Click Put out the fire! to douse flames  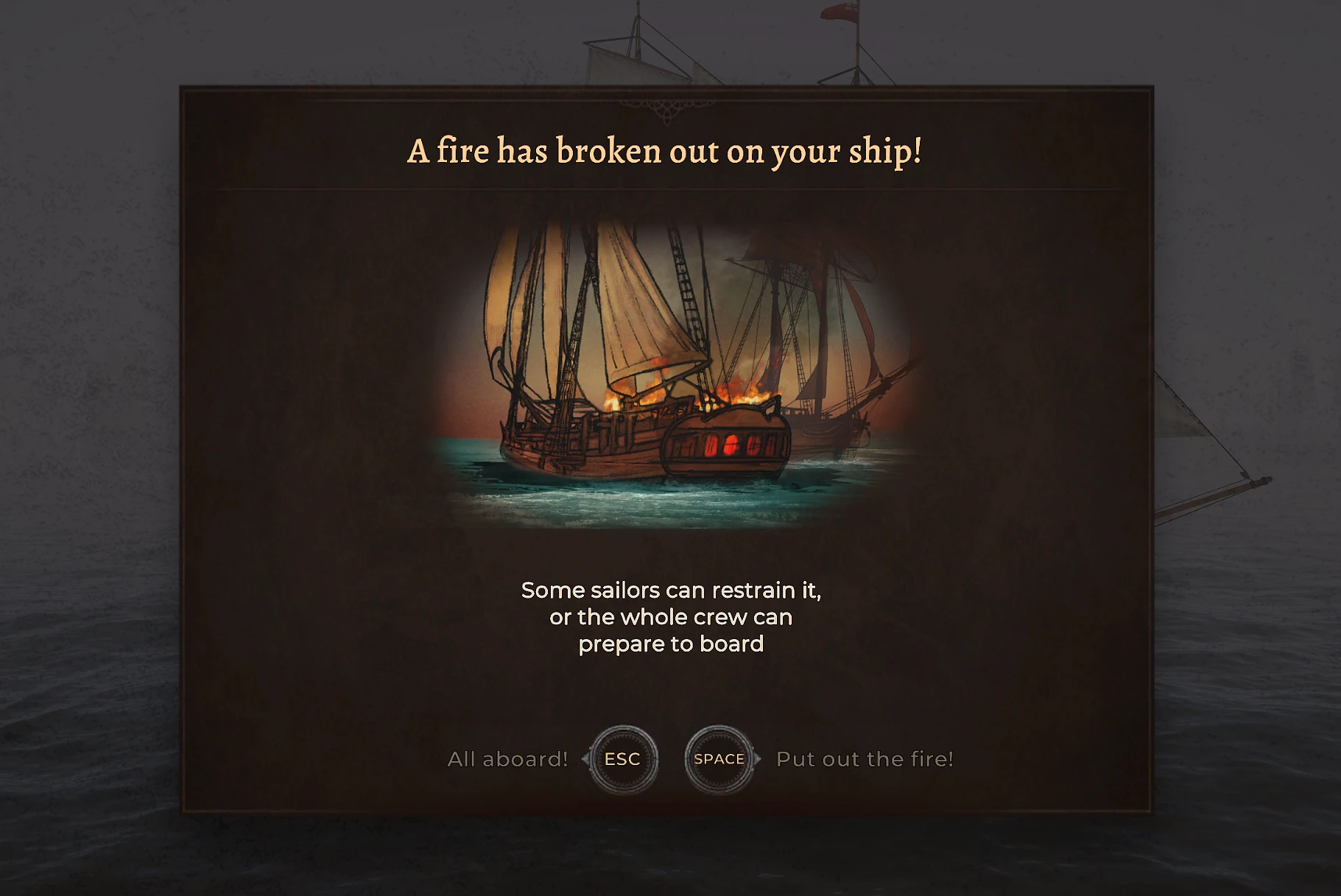tap(865, 758)
